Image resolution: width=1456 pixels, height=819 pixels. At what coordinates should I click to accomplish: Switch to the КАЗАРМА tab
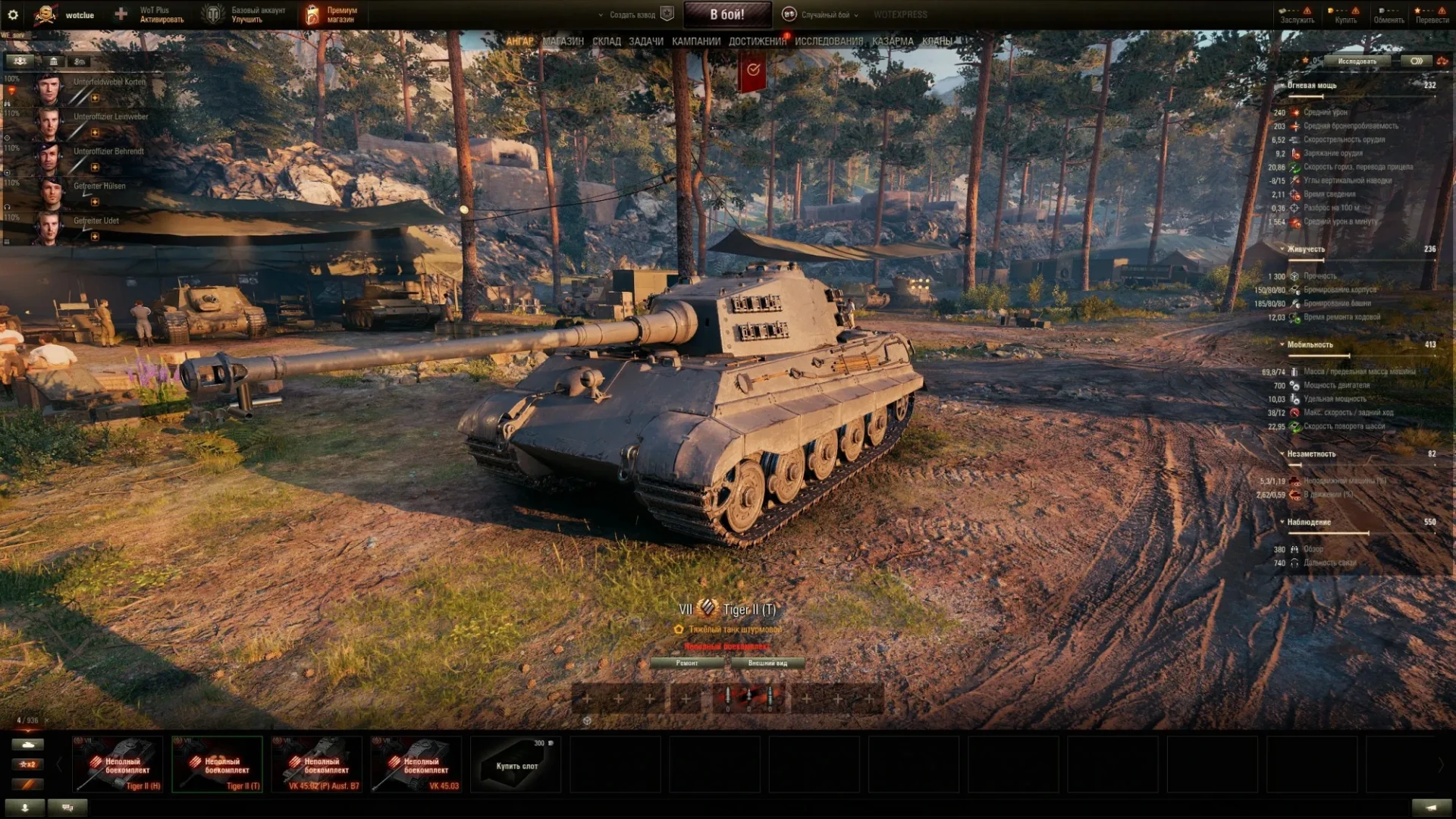point(892,42)
